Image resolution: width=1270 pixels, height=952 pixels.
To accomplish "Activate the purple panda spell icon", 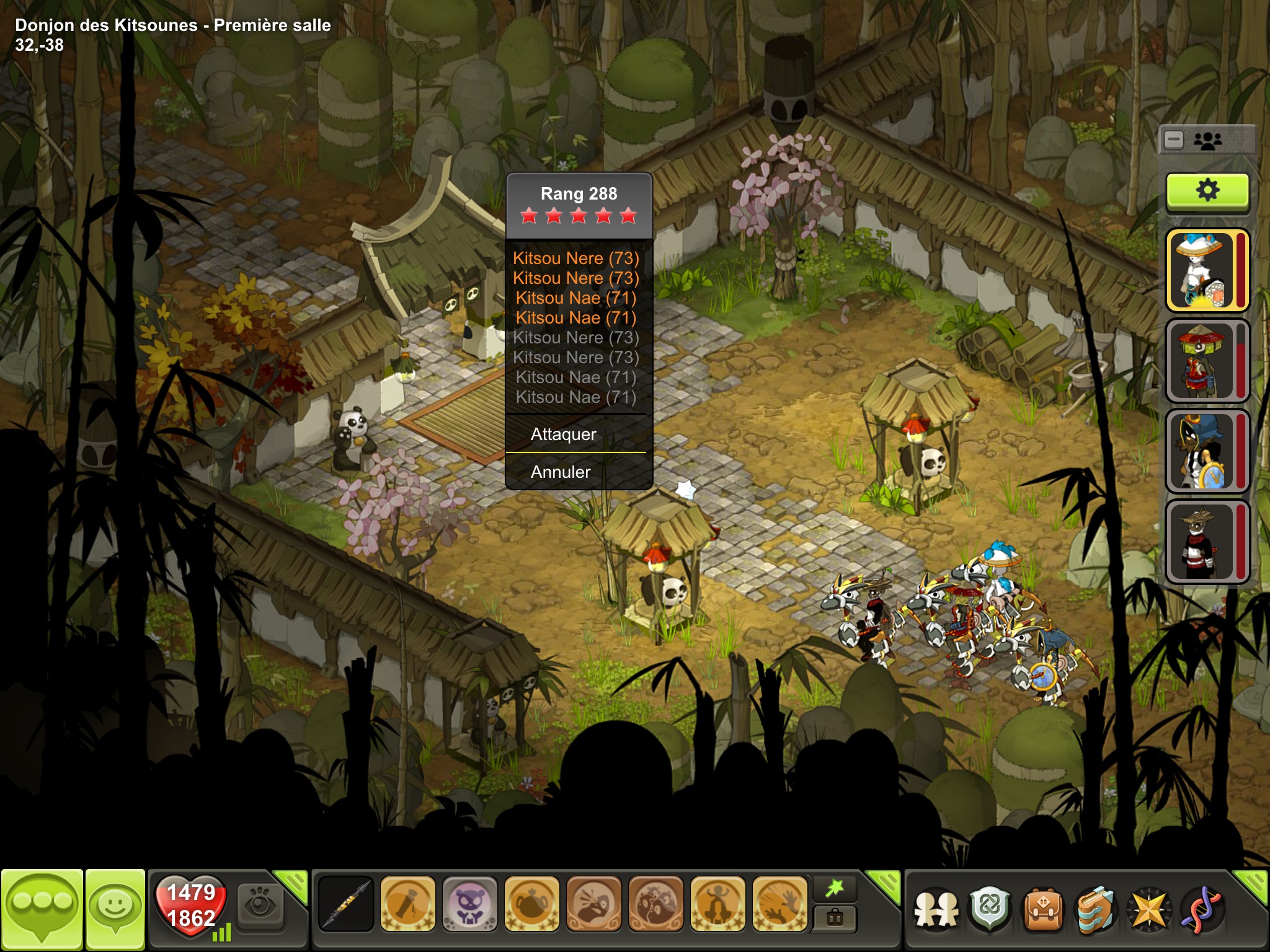I will tap(469, 905).
